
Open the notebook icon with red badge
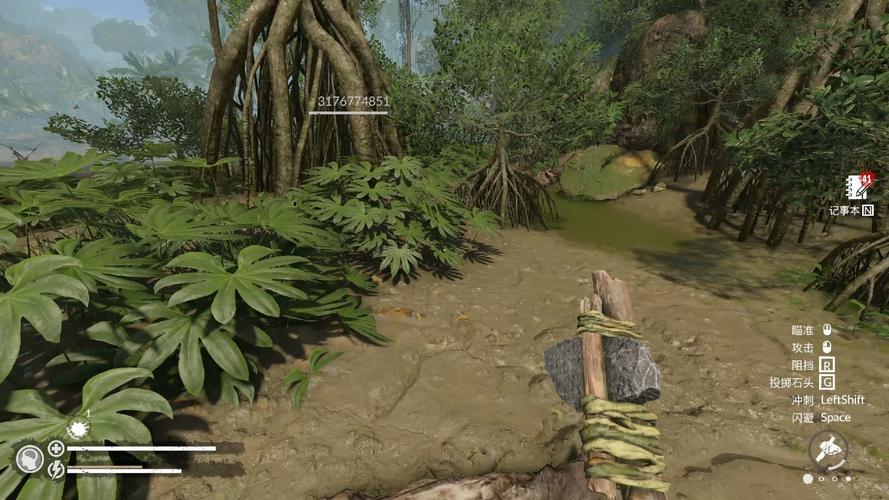pos(859,187)
